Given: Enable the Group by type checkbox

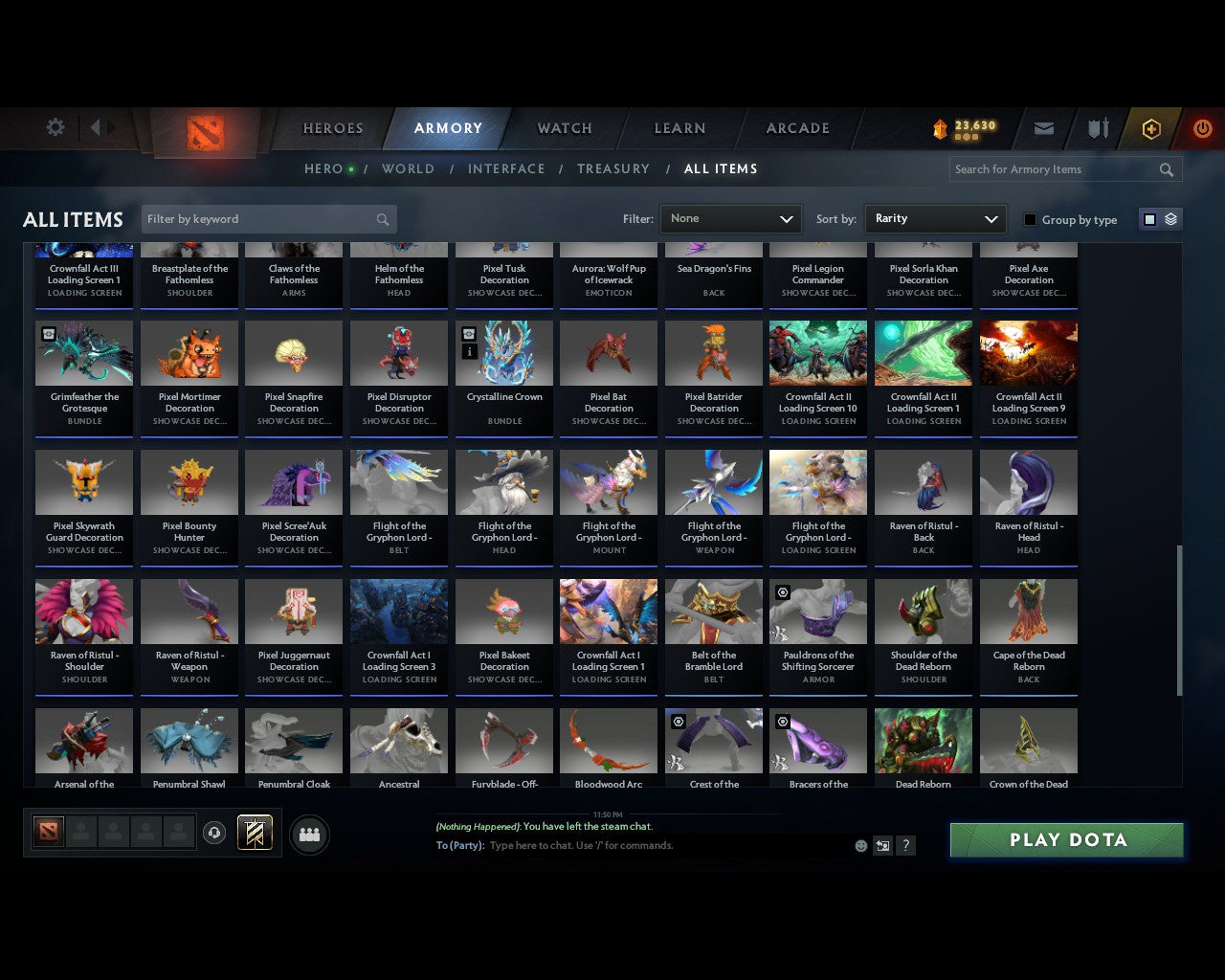Looking at the screenshot, I should click(x=1030, y=219).
